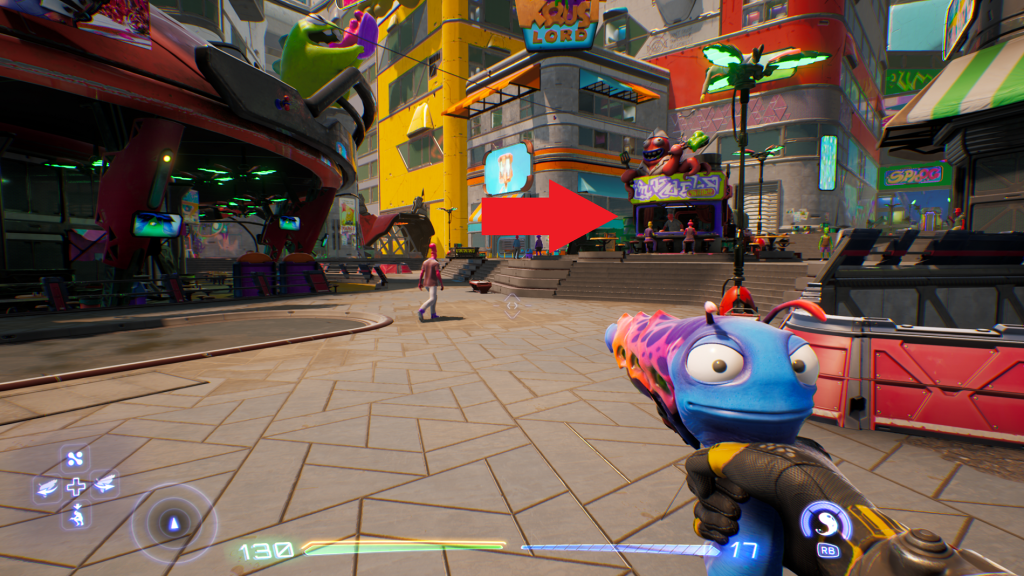
Task: Select the crouching figure icon below the d-pad
Action: (76, 515)
